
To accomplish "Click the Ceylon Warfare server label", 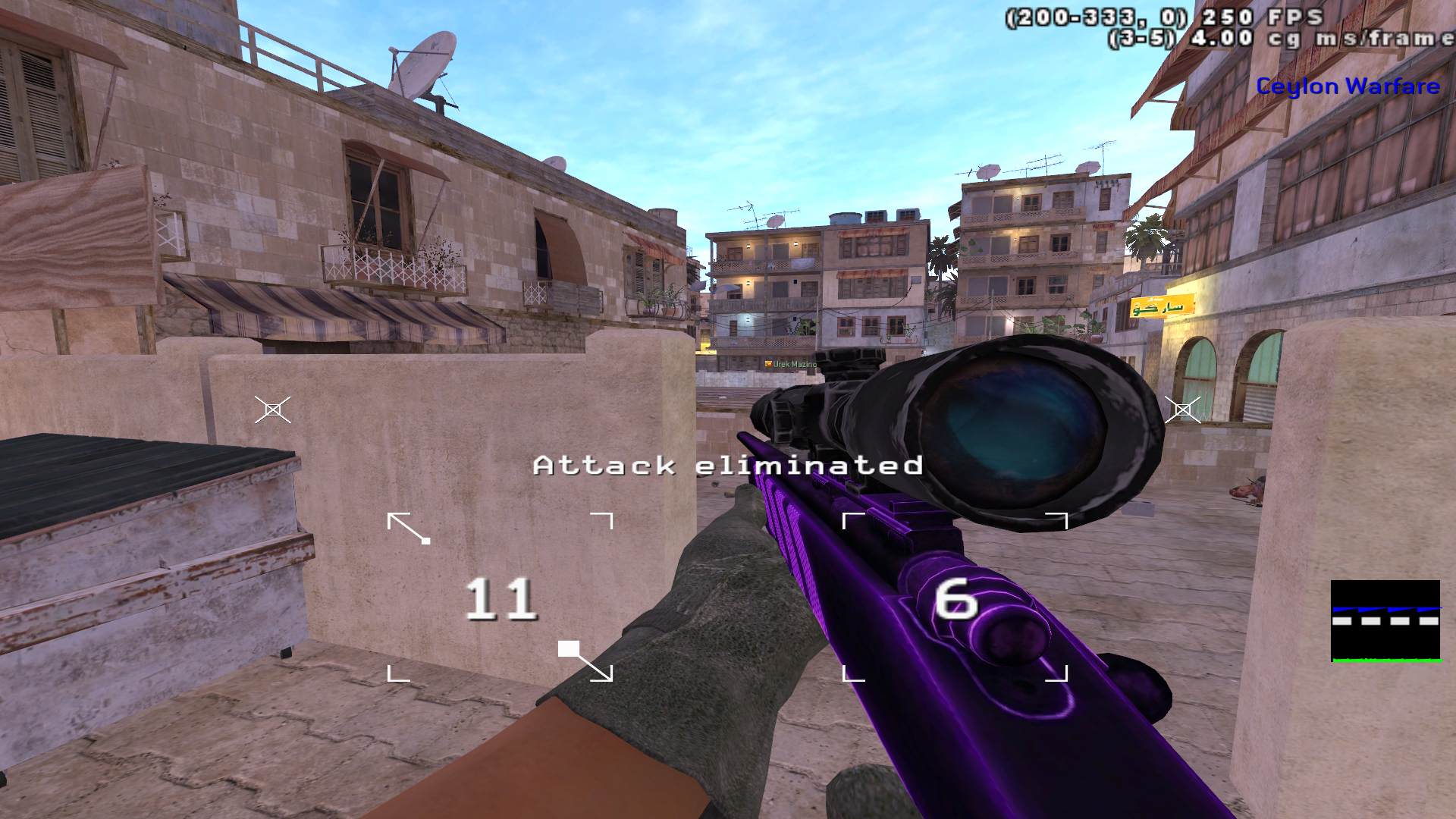I will 1348,86.
